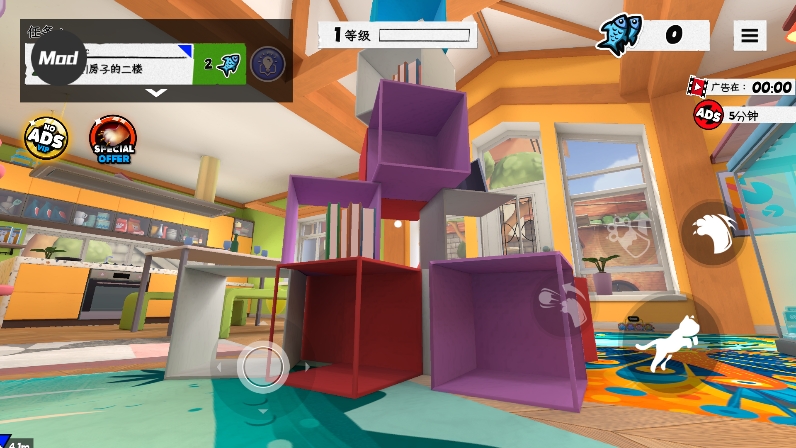
Task: Touch the virtual movement joystick
Action: click(263, 367)
